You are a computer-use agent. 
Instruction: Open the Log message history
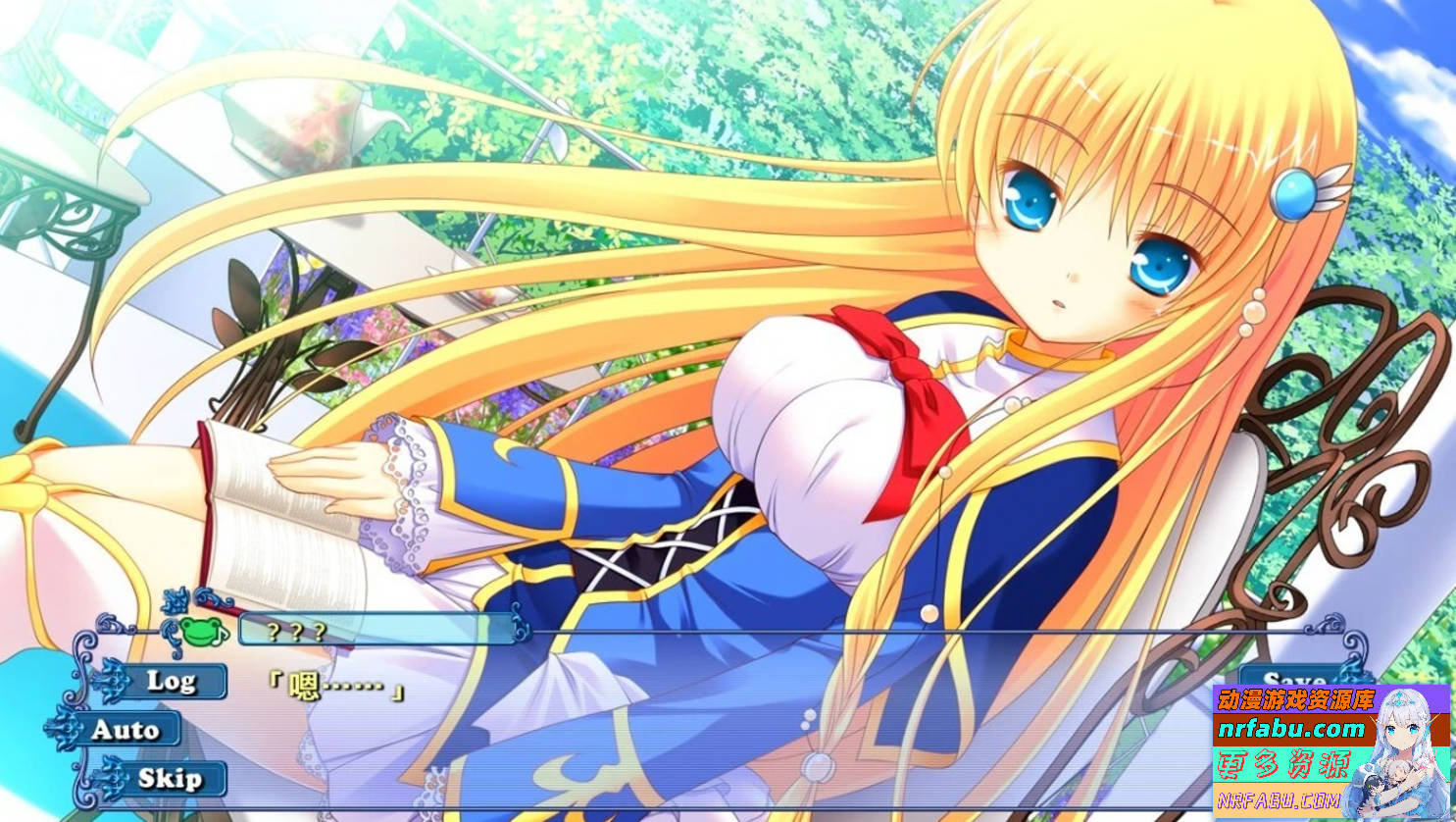(x=173, y=680)
